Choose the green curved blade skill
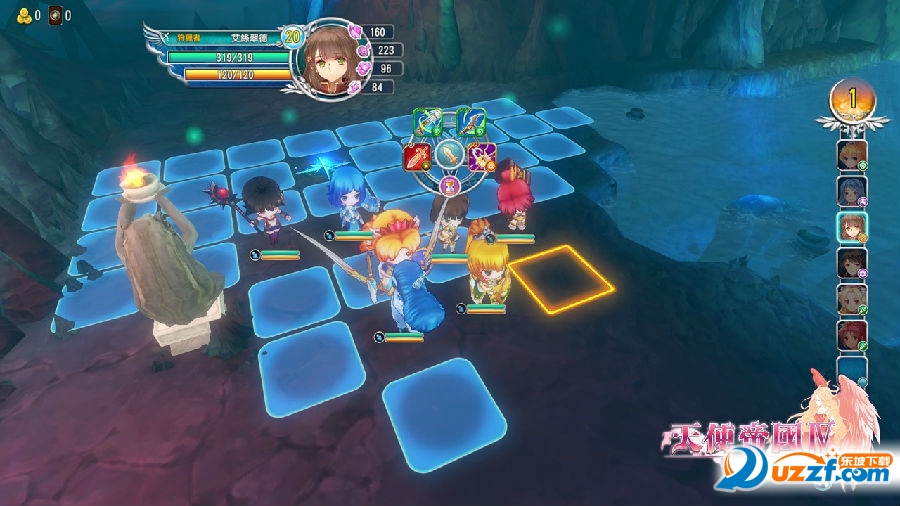The width and height of the screenshot is (900, 506). click(470, 123)
